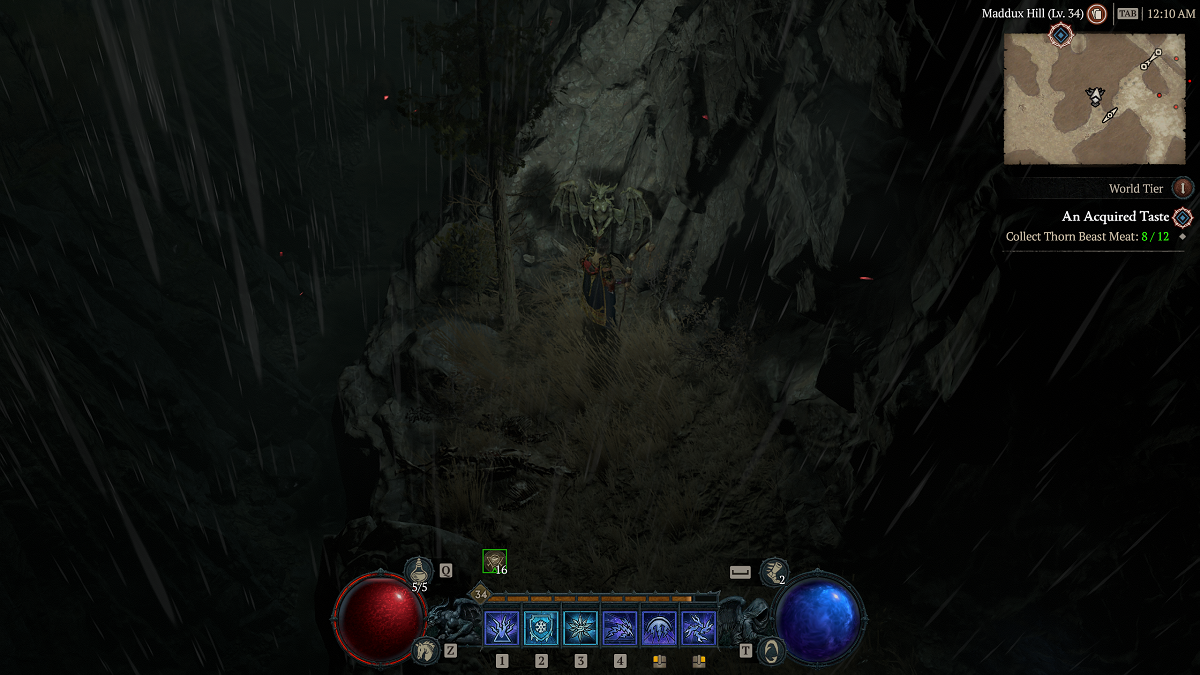Use the rightmost skill on the action bar

point(699,628)
